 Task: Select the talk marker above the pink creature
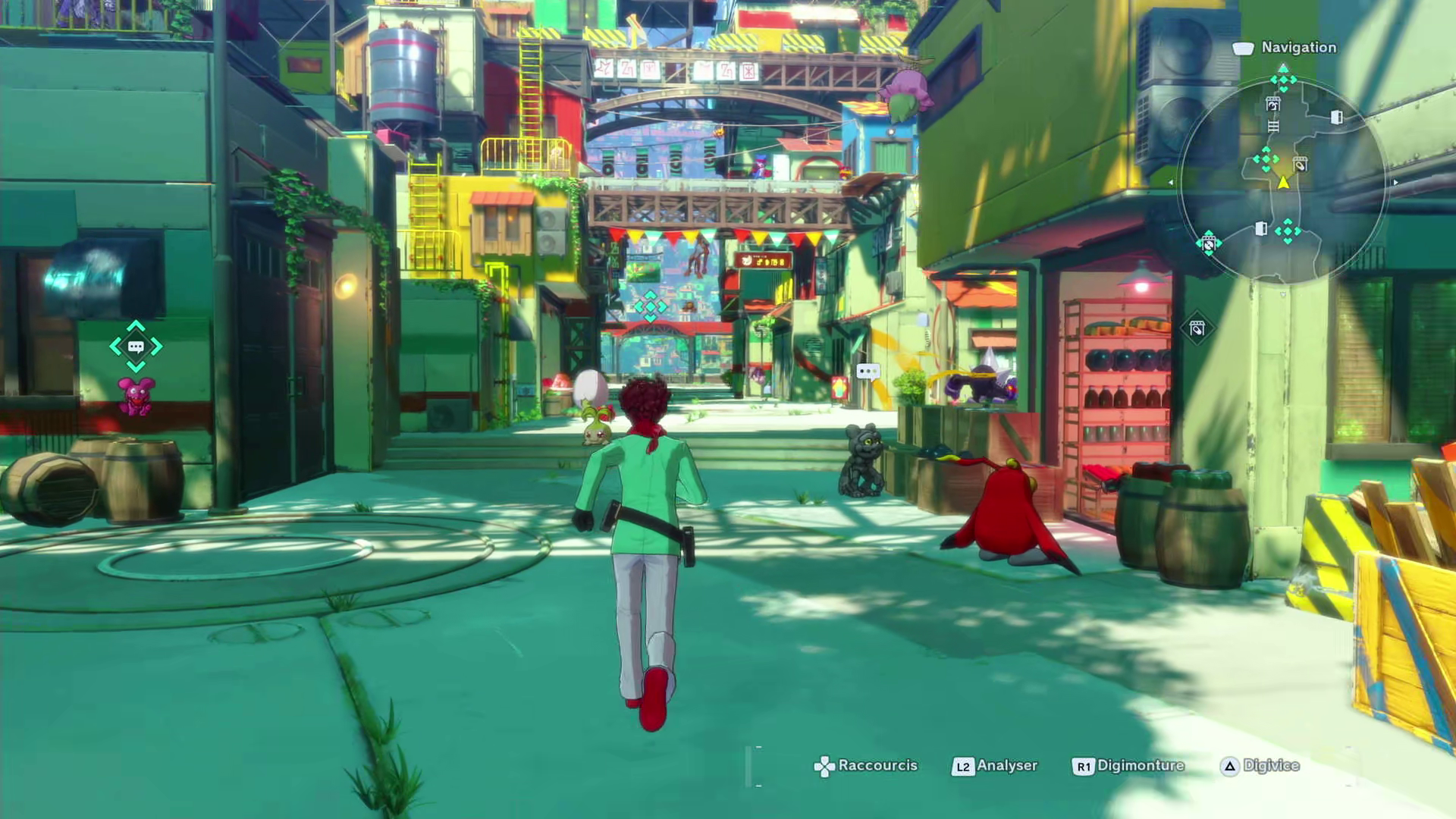pyautogui.click(x=136, y=347)
